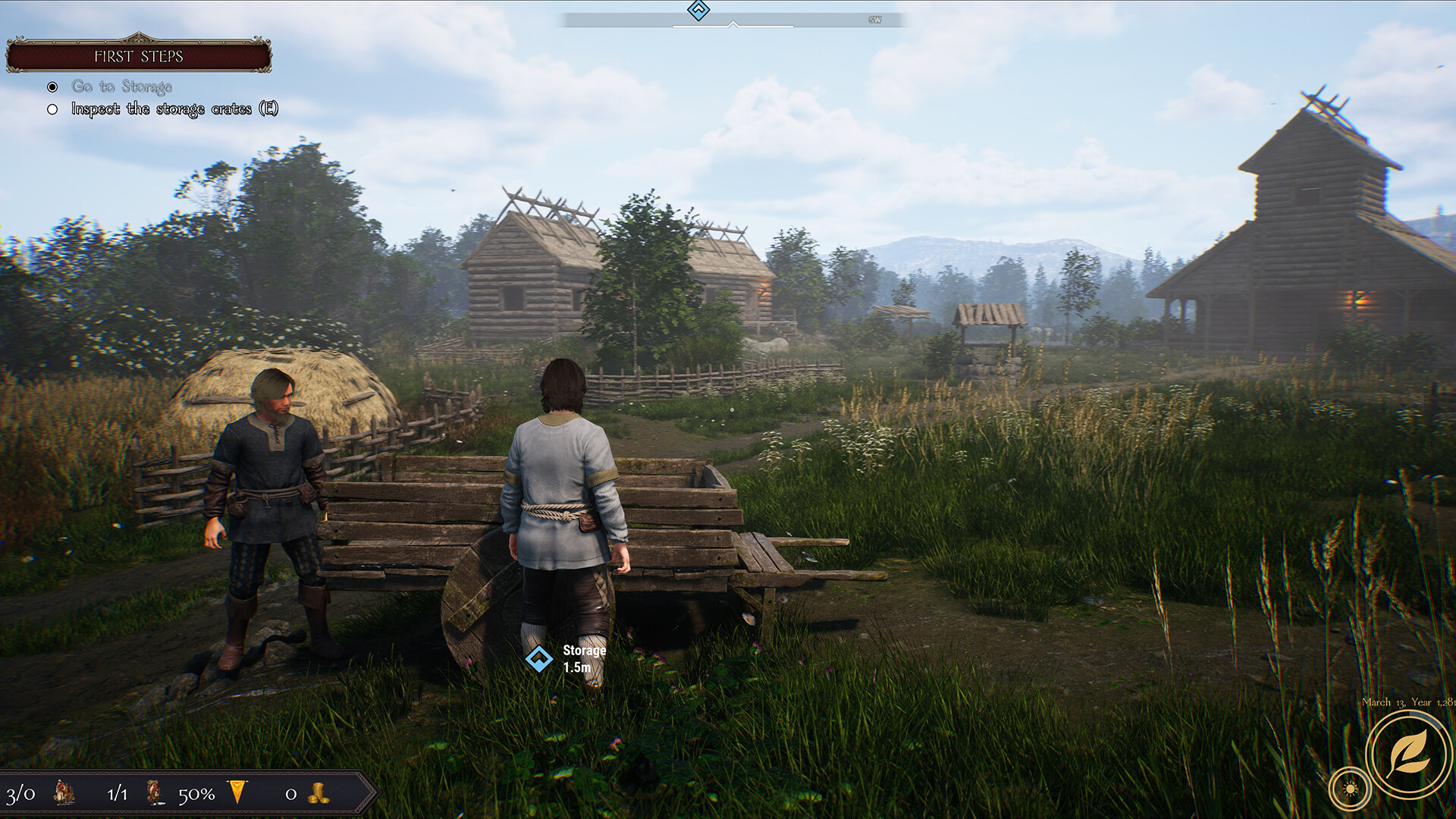Click the decorative crest above the First Steps banner

(x=140, y=36)
